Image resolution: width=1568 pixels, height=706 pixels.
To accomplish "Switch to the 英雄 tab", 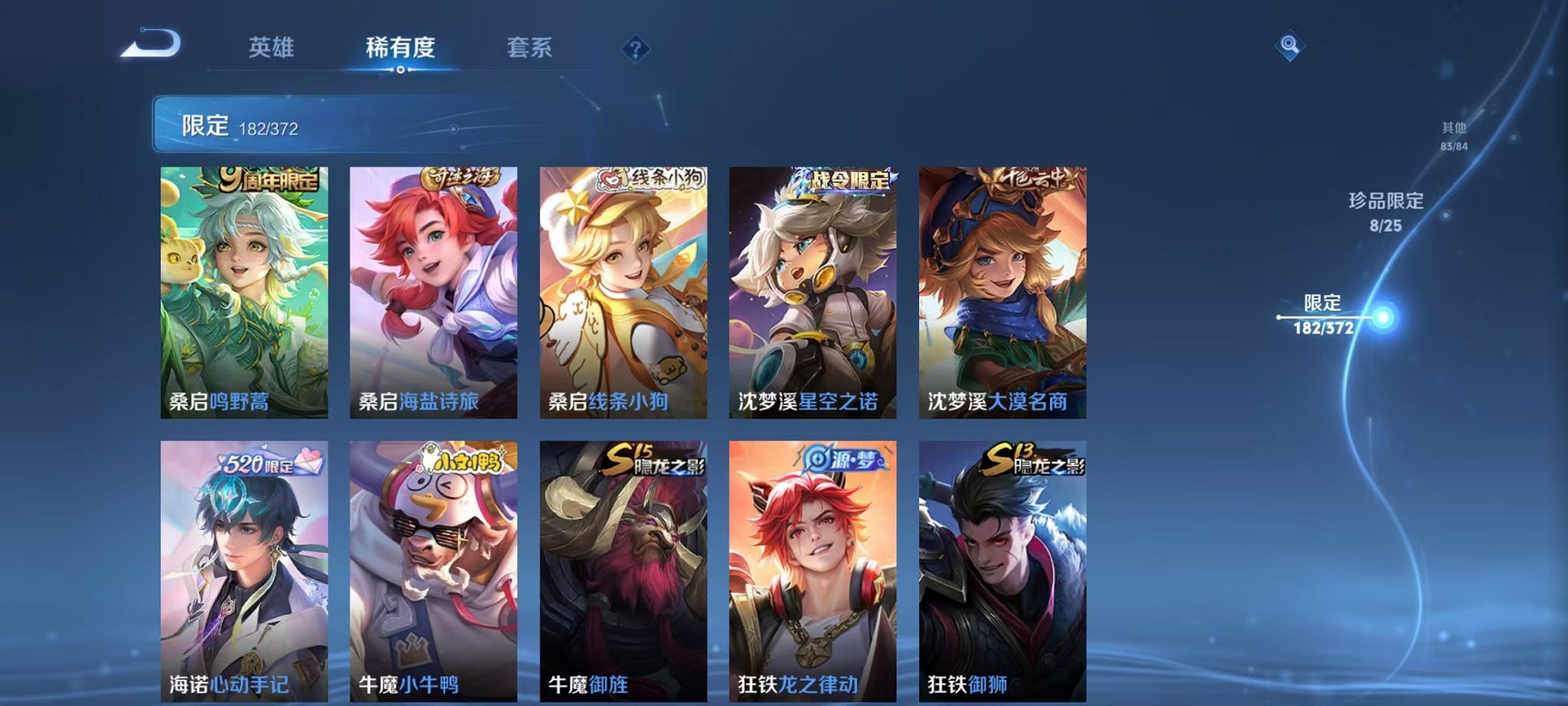I will coord(272,48).
